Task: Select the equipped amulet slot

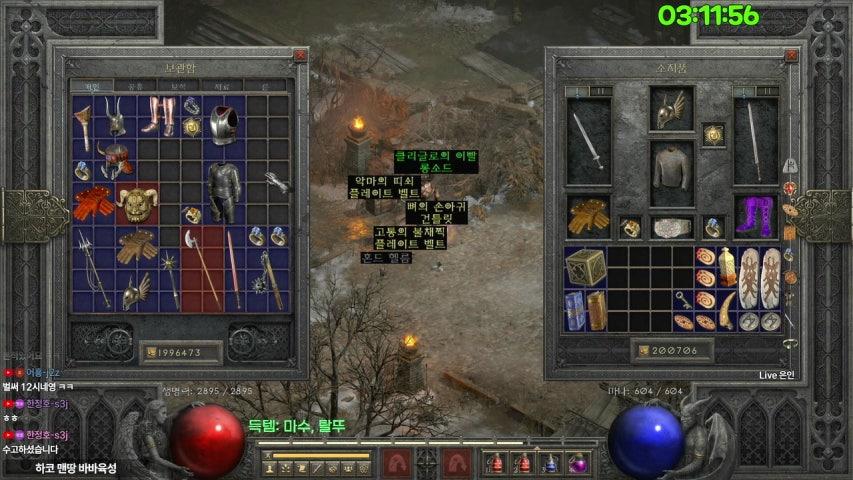Action: pos(713,134)
